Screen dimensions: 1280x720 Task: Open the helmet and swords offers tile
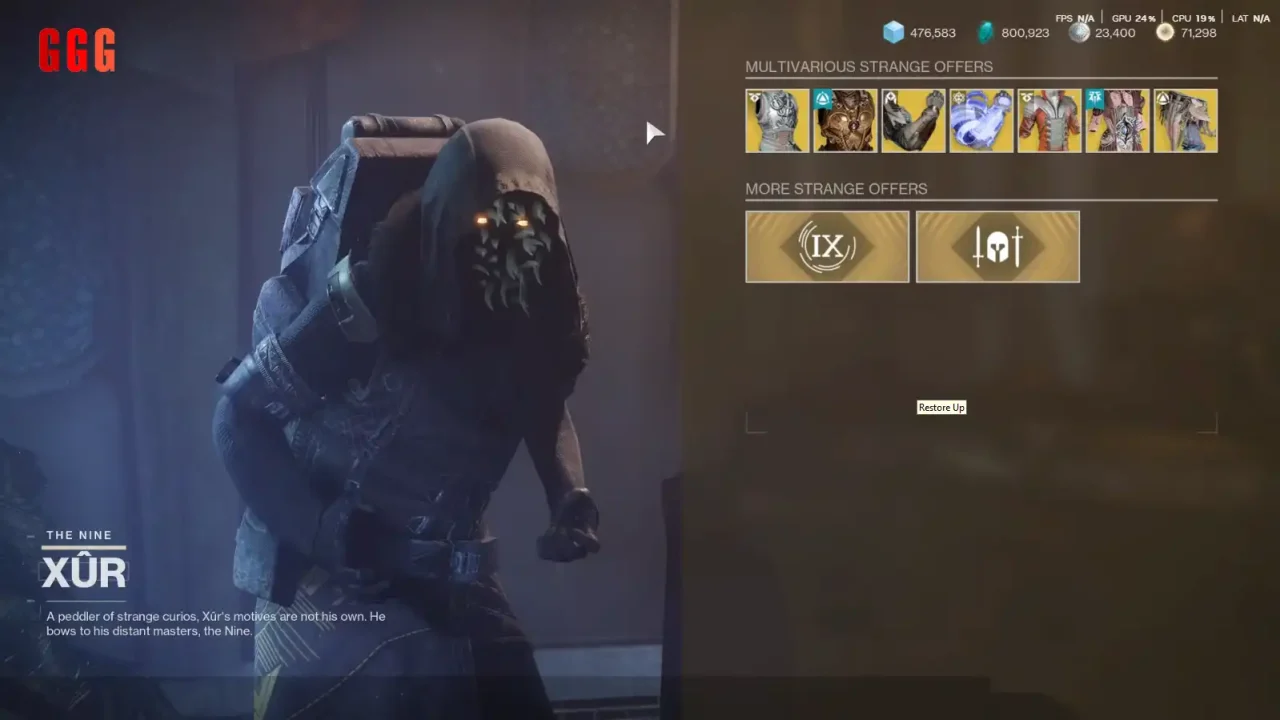997,247
